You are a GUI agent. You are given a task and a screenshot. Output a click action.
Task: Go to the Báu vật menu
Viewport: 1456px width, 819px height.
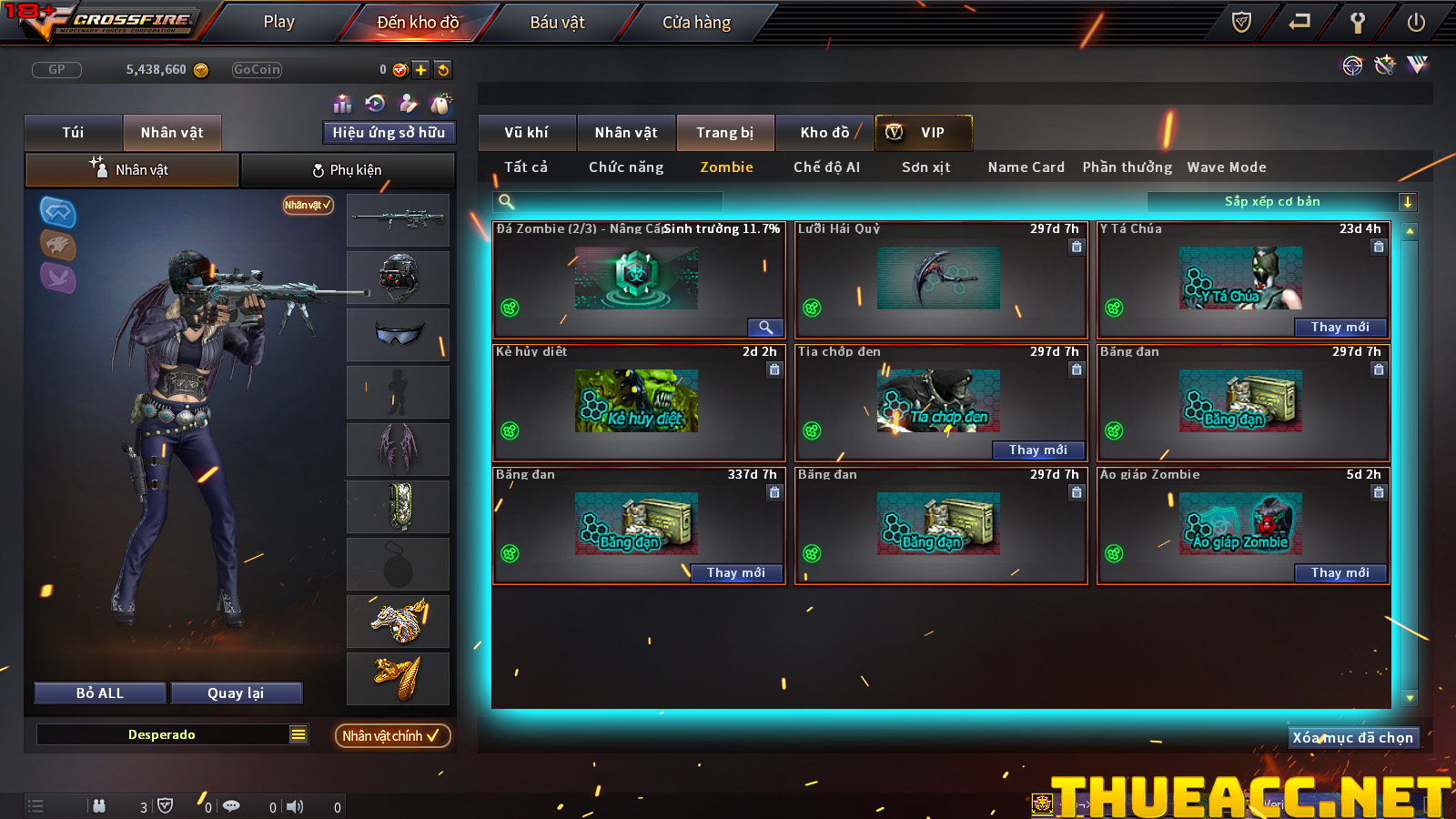tap(557, 22)
